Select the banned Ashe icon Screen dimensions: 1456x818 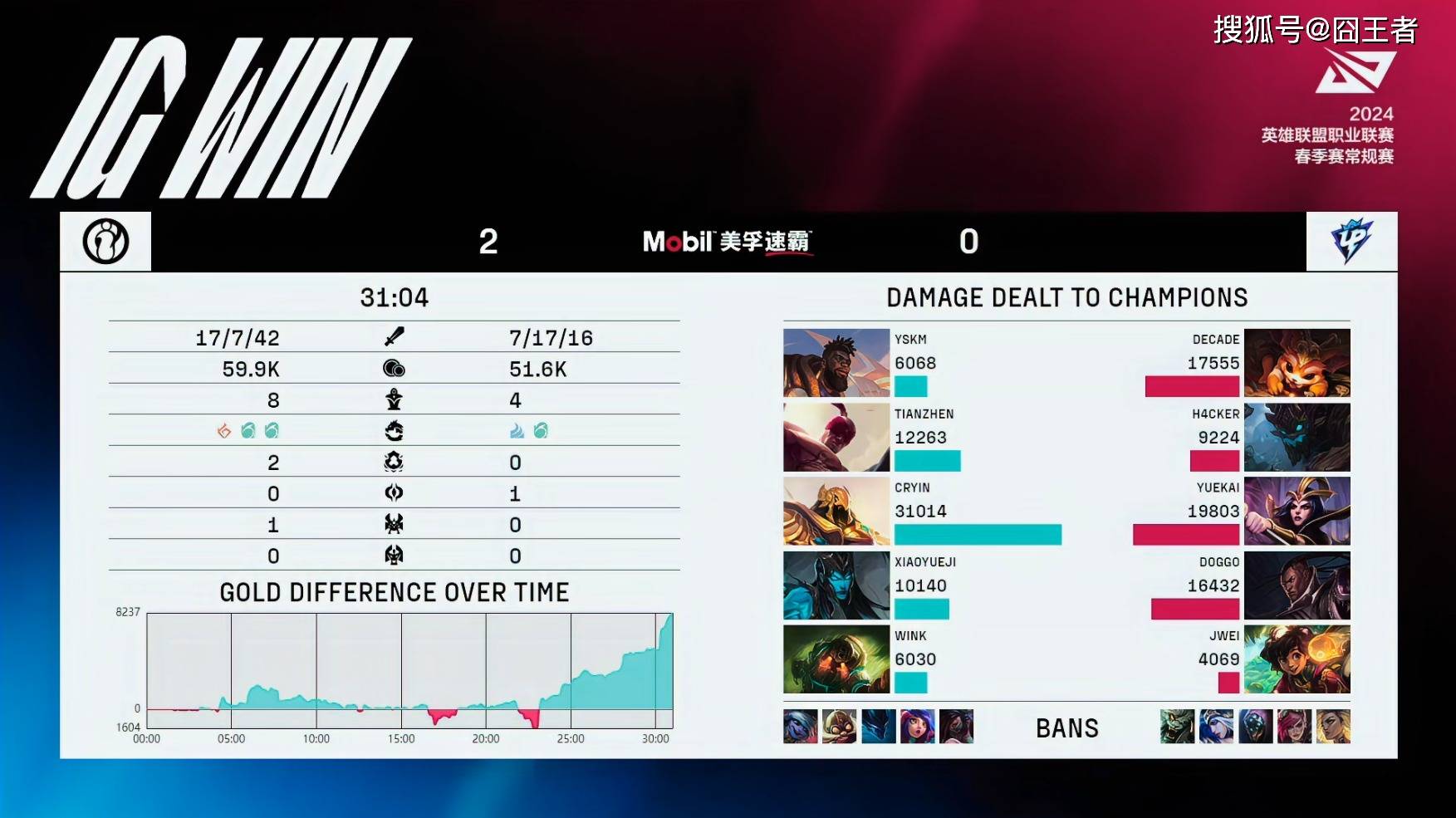[1216, 727]
